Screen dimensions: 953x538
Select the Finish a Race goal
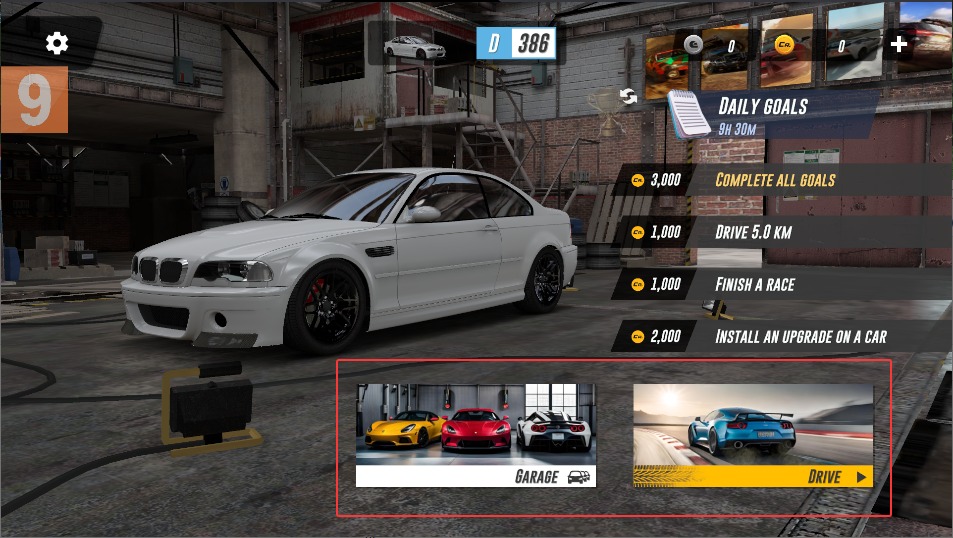[x=755, y=284]
